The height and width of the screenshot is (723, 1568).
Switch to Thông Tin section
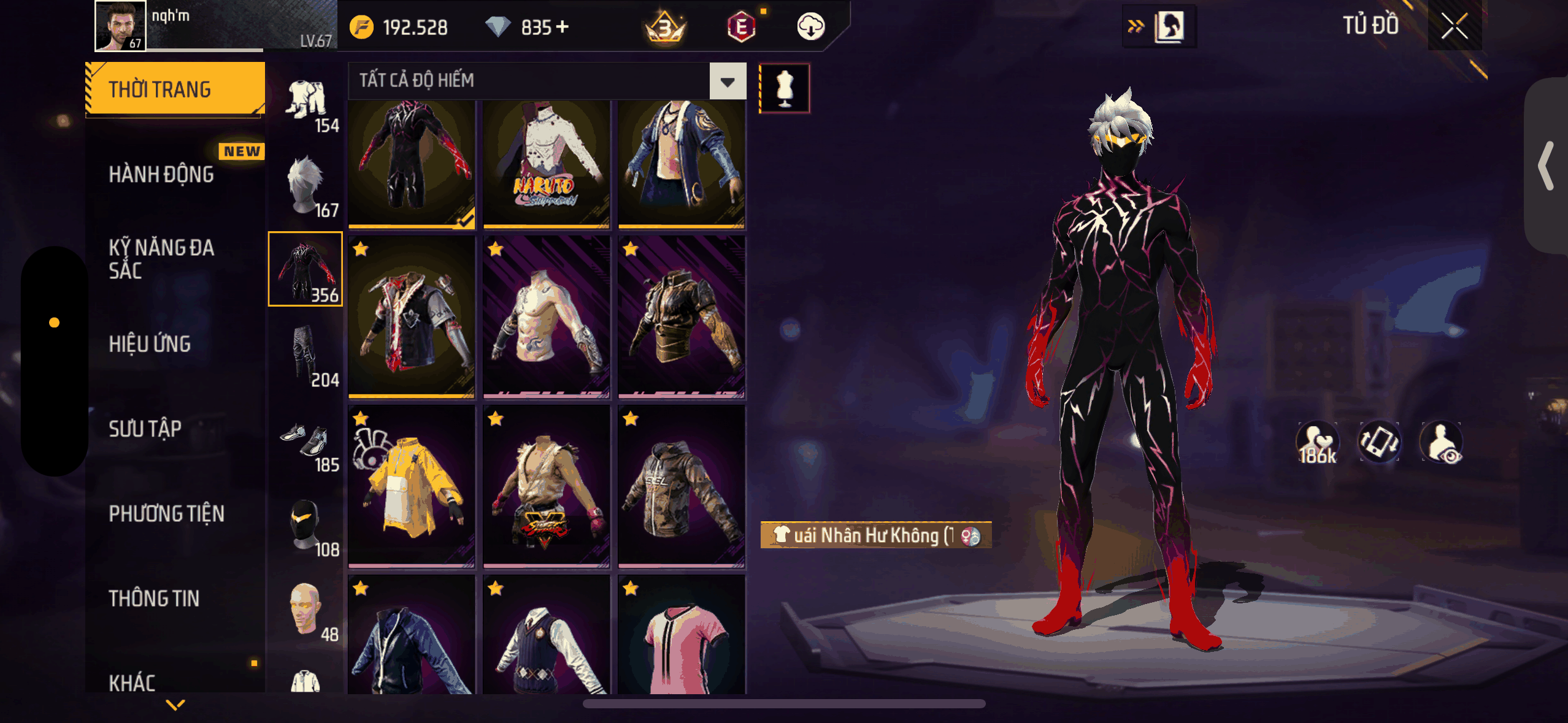click(x=154, y=599)
